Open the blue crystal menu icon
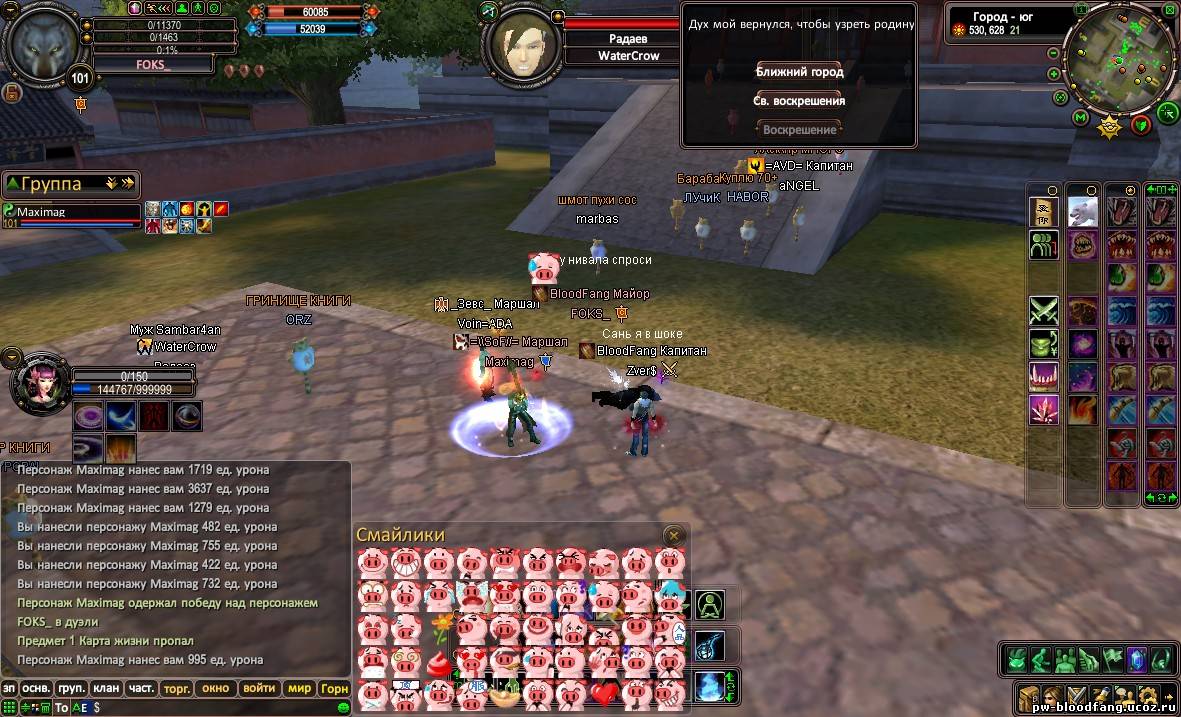The image size is (1181, 717). (x=1136, y=659)
